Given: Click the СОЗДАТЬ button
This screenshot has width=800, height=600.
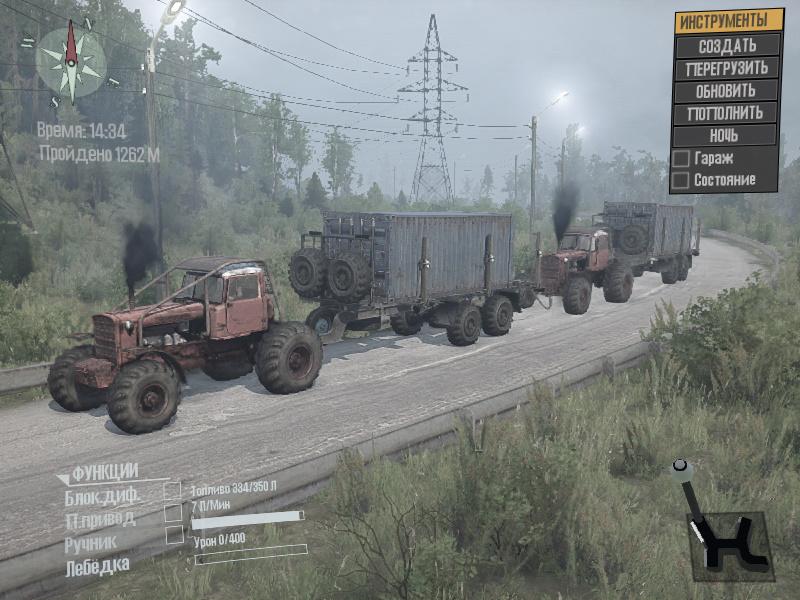Looking at the screenshot, I should 727,46.
